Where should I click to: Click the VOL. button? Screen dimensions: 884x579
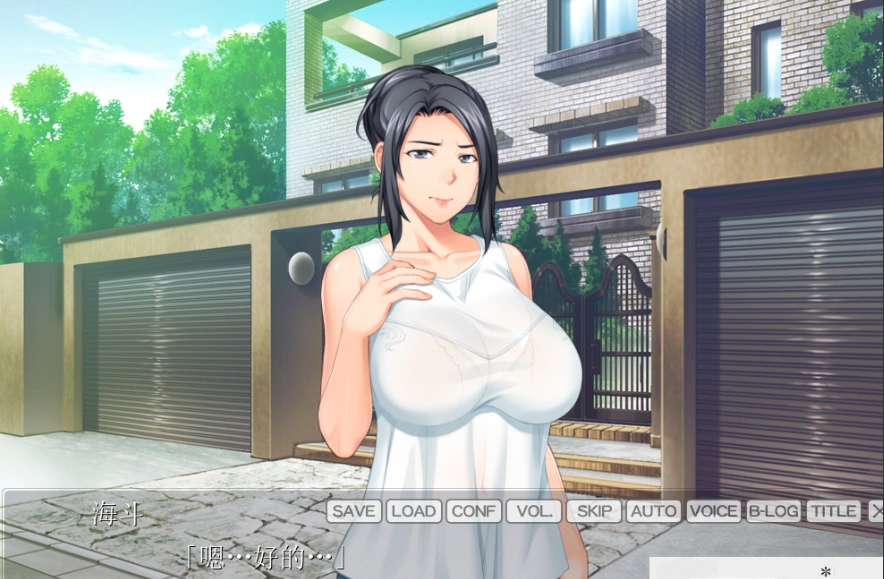[x=533, y=511]
